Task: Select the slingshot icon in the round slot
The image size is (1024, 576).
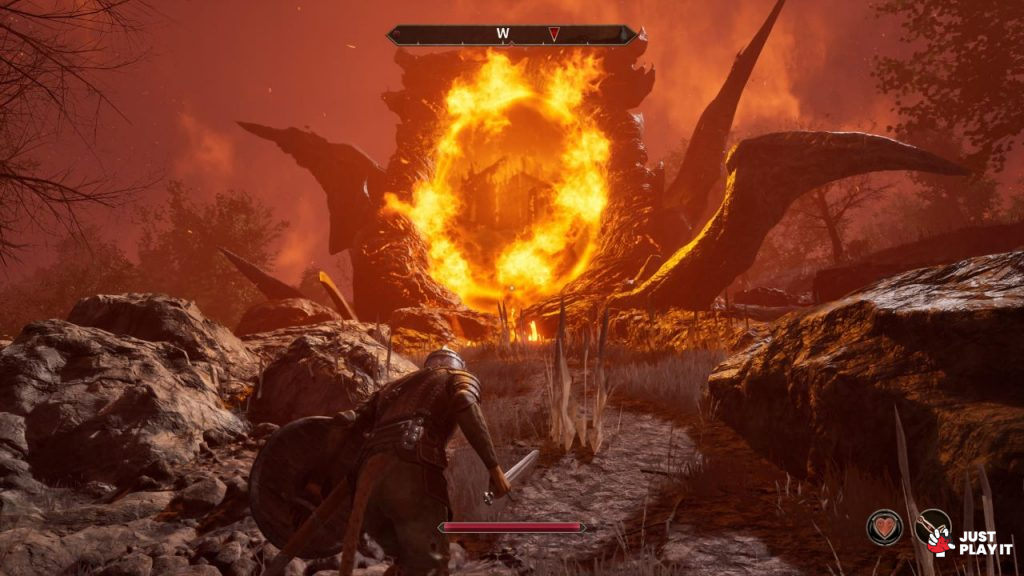Action: tap(932, 527)
